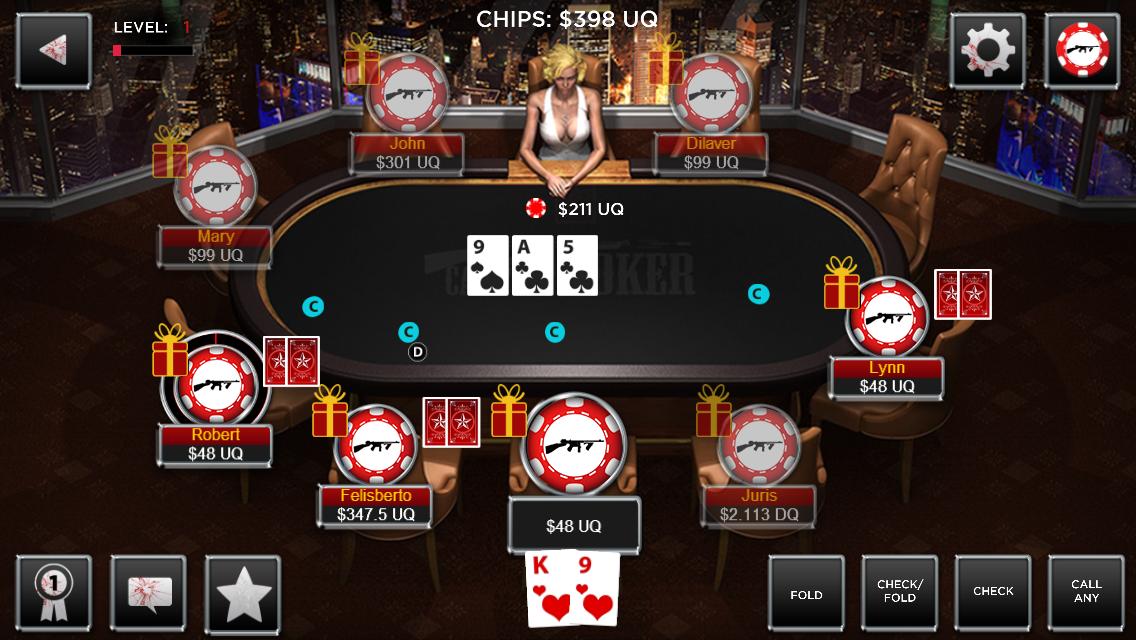Click the gift box beside Juris
Image resolution: width=1136 pixels, height=640 pixels.
point(714,412)
